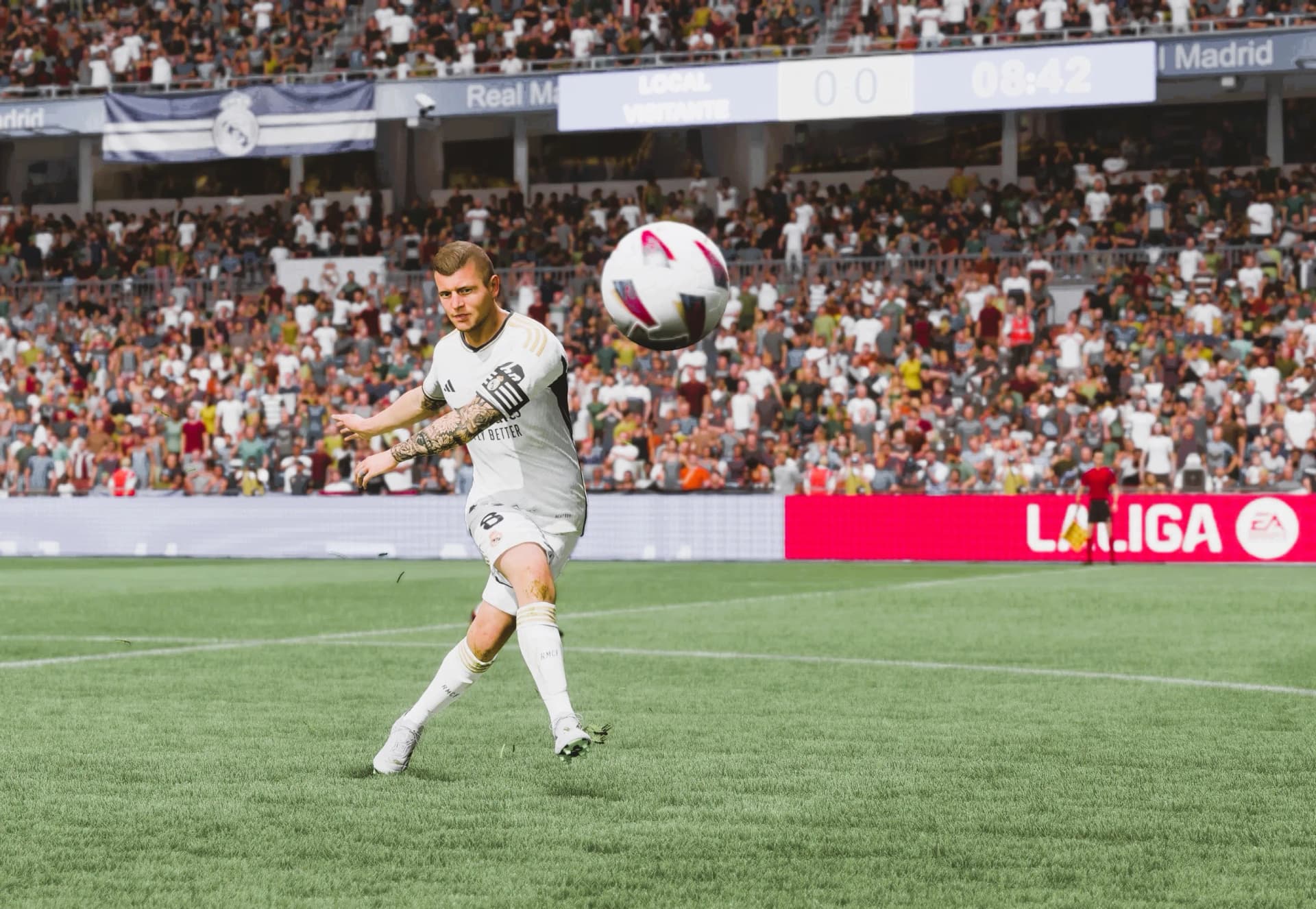Toggle the stadium floodlight camera above the stand
The image size is (1316, 909).
425,104
